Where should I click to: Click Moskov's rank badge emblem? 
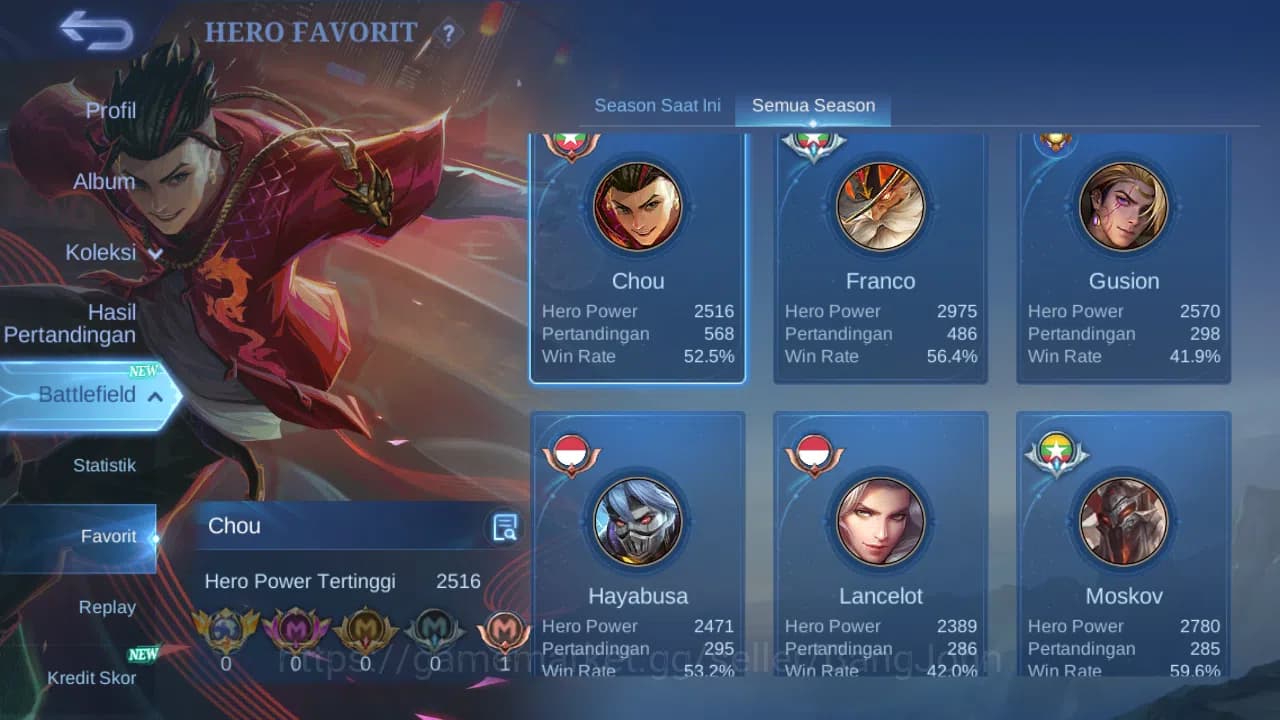pyautogui.click(x=1055, y=452)
